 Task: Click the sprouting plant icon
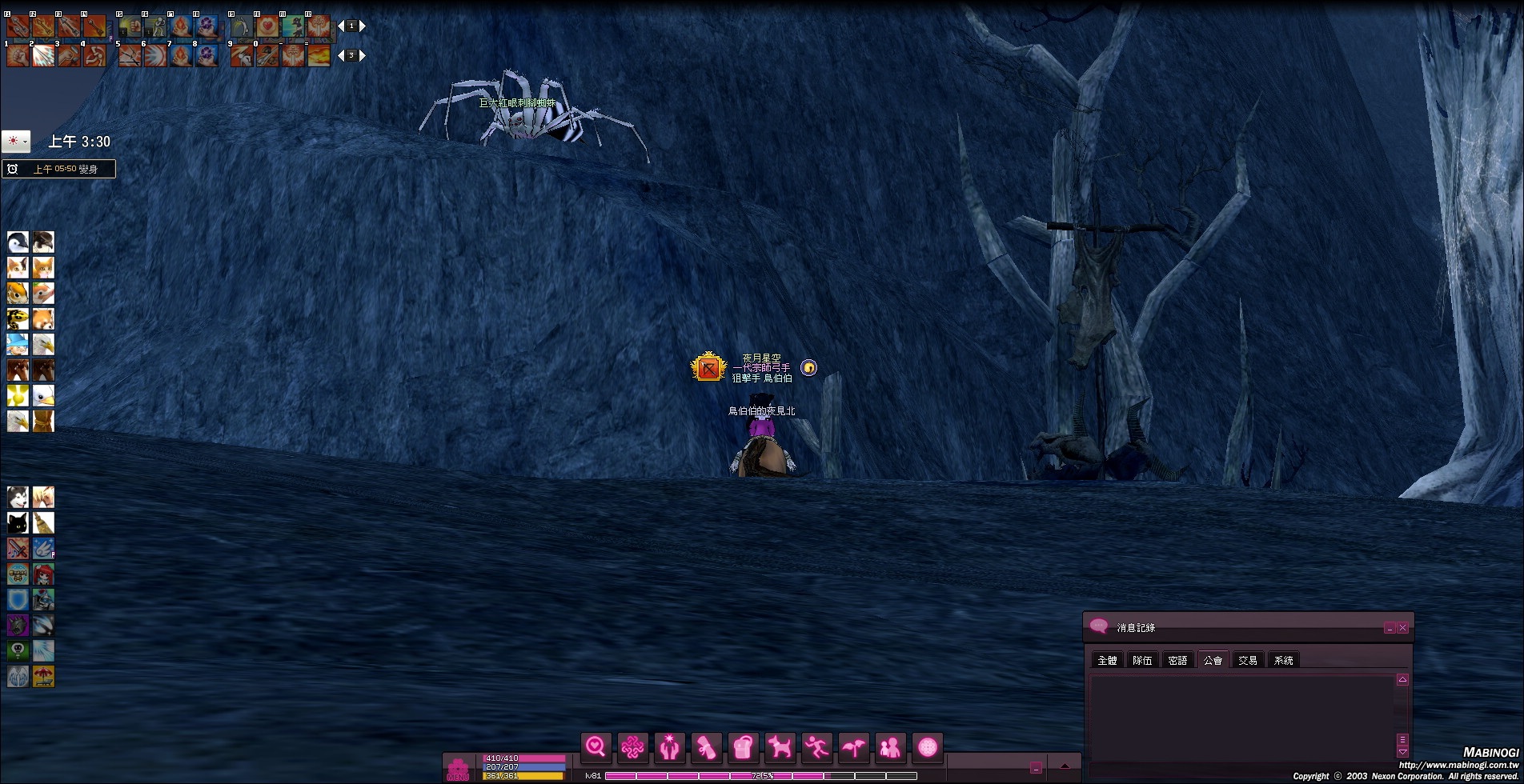(x=853, y=747)
